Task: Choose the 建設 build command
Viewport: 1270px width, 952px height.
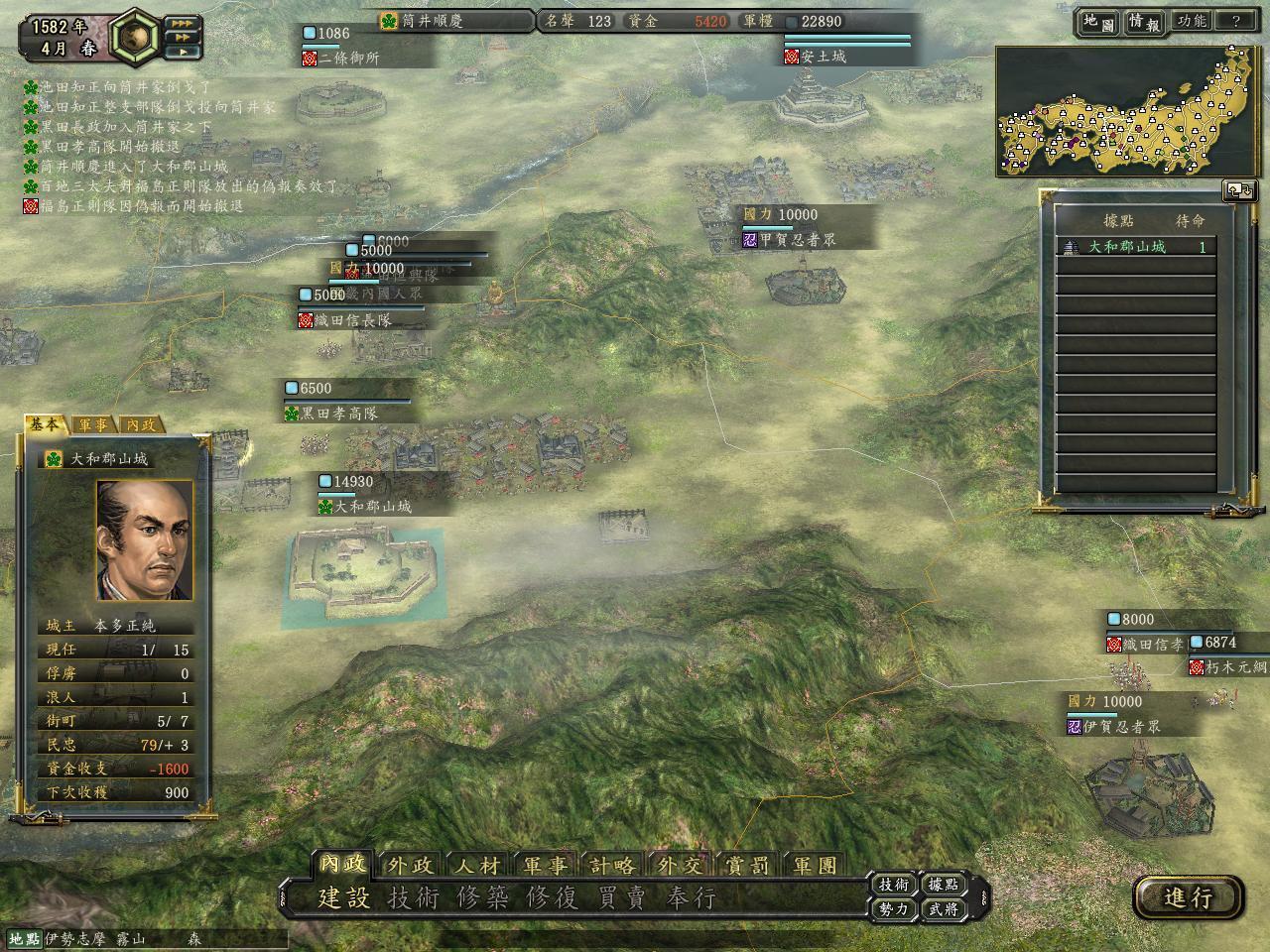Action: [x=343, y=898]
